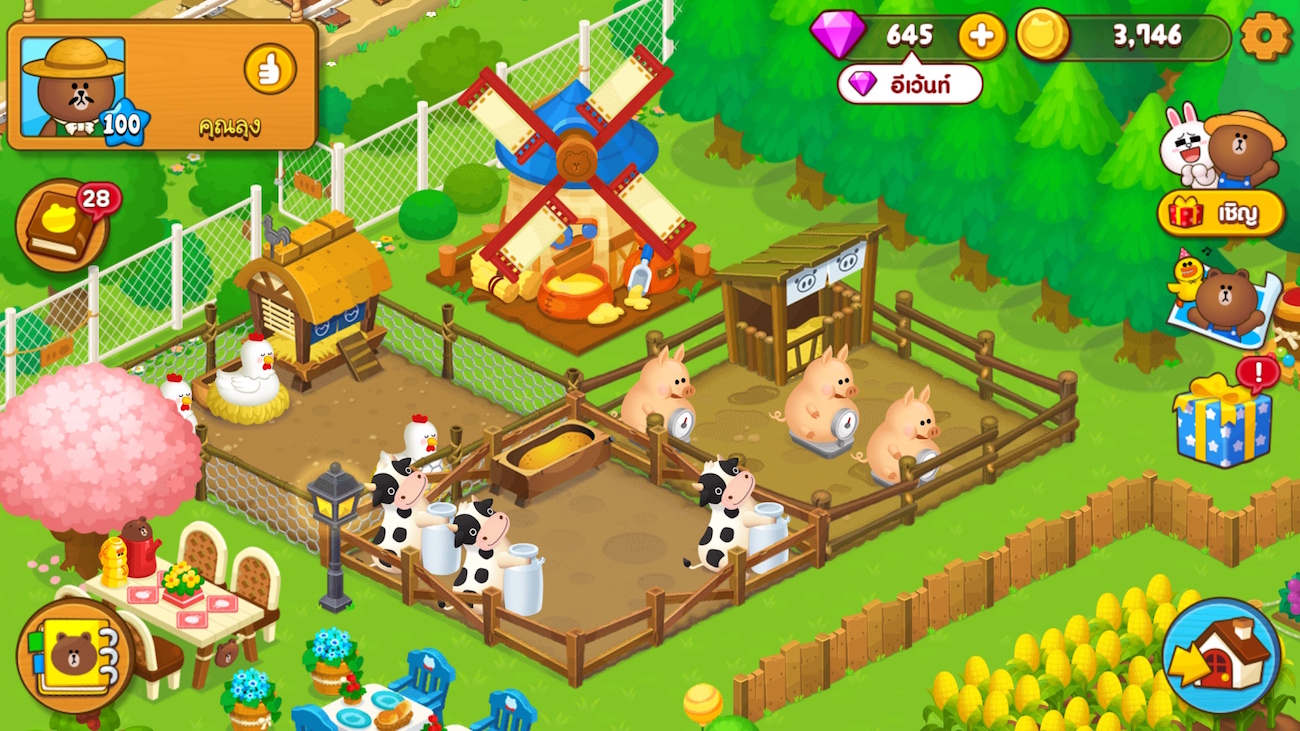Open the gem event bubble
Screen dimensions: 1300x731
[909, 84]
